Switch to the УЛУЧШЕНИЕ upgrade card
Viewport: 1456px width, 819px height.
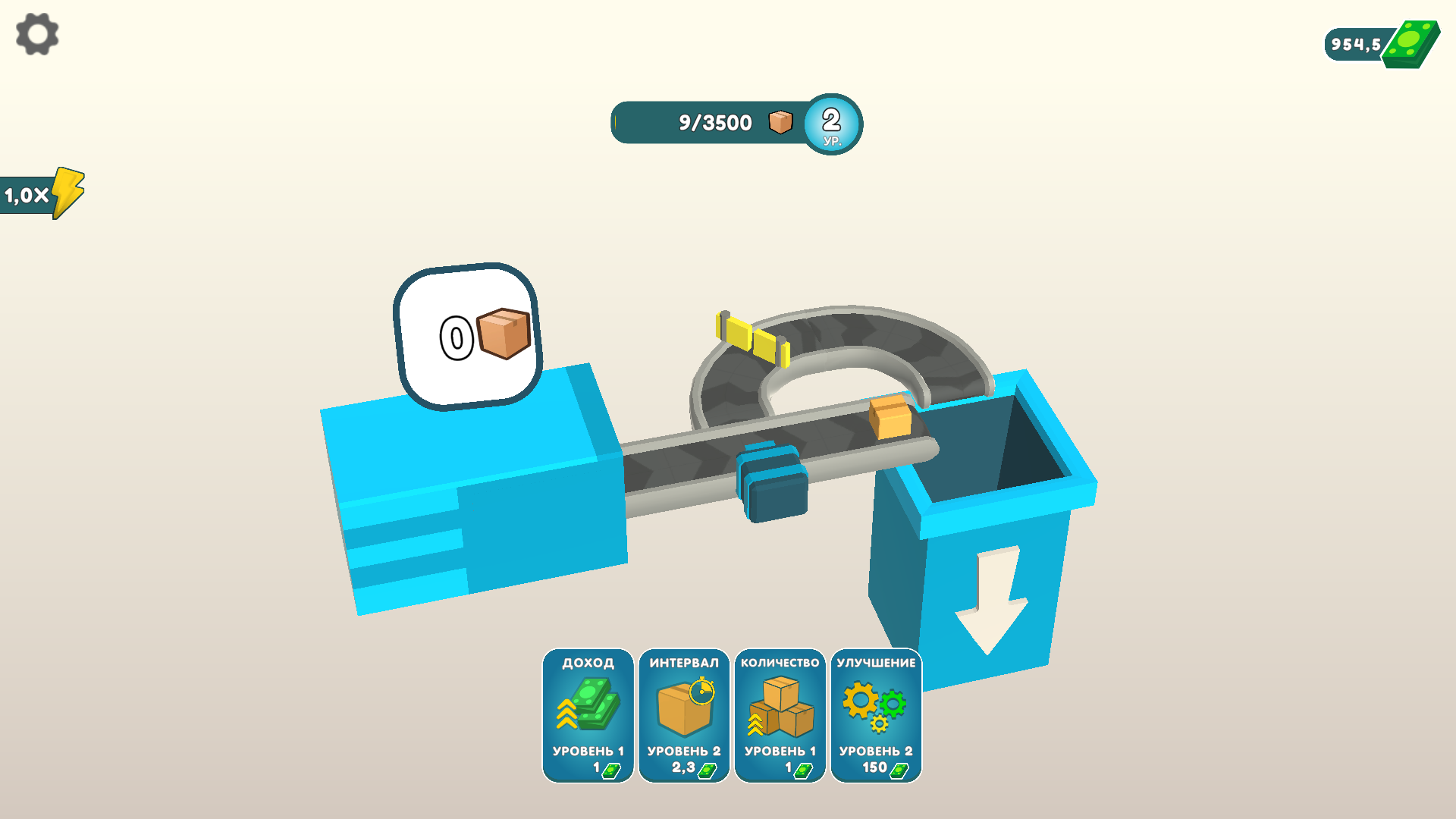[875, 713]
